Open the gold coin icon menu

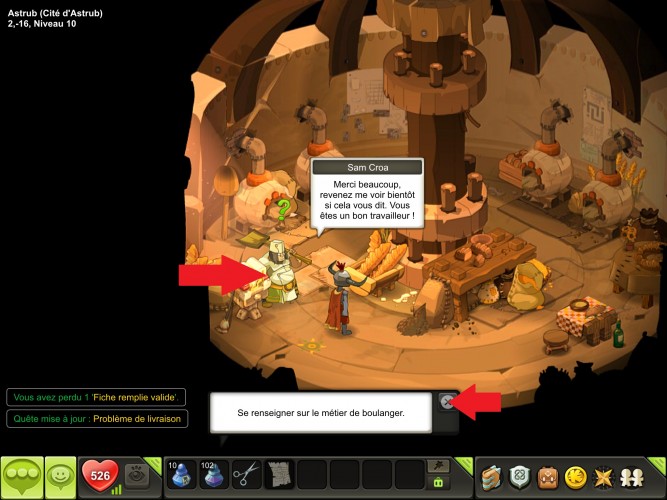click(578, 476)
